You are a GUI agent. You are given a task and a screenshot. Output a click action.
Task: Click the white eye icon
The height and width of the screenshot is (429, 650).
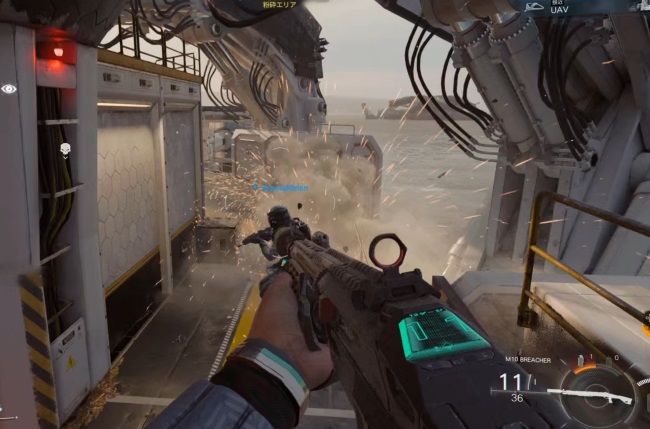click(9, 88)
